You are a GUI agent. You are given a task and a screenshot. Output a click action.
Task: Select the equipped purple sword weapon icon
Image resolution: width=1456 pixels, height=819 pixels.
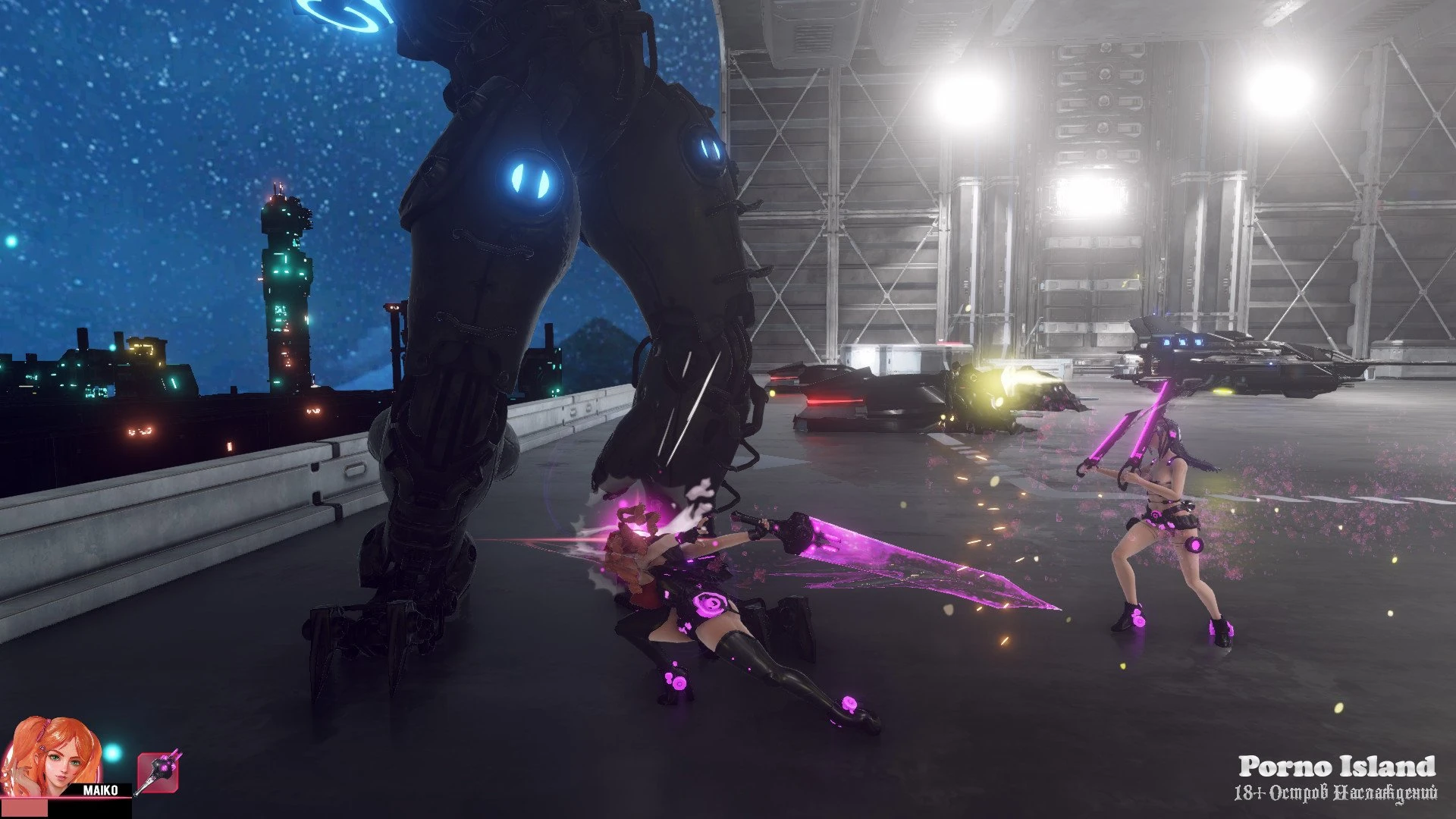[158, 773]
